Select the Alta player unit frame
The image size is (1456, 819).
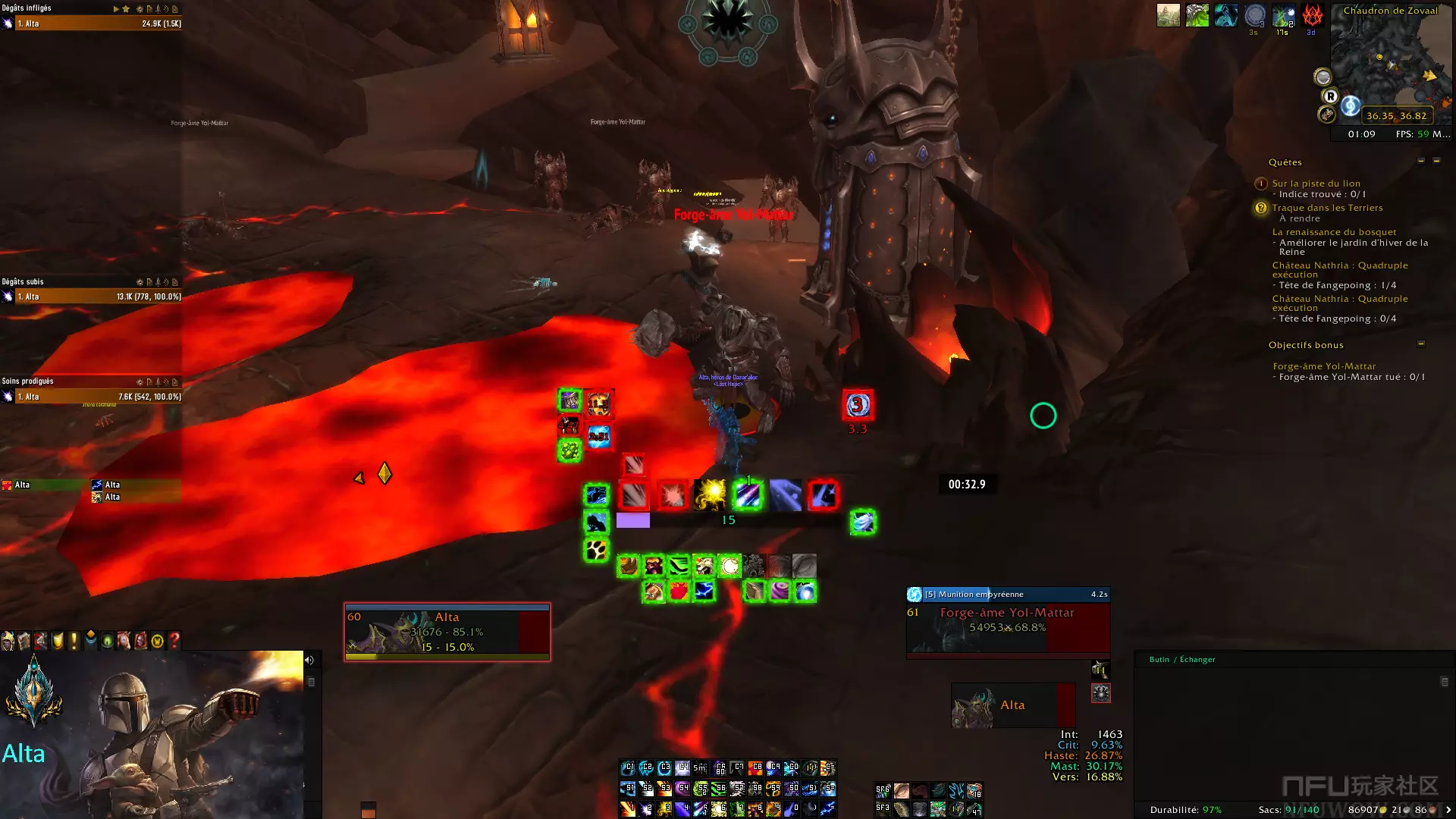447,632
